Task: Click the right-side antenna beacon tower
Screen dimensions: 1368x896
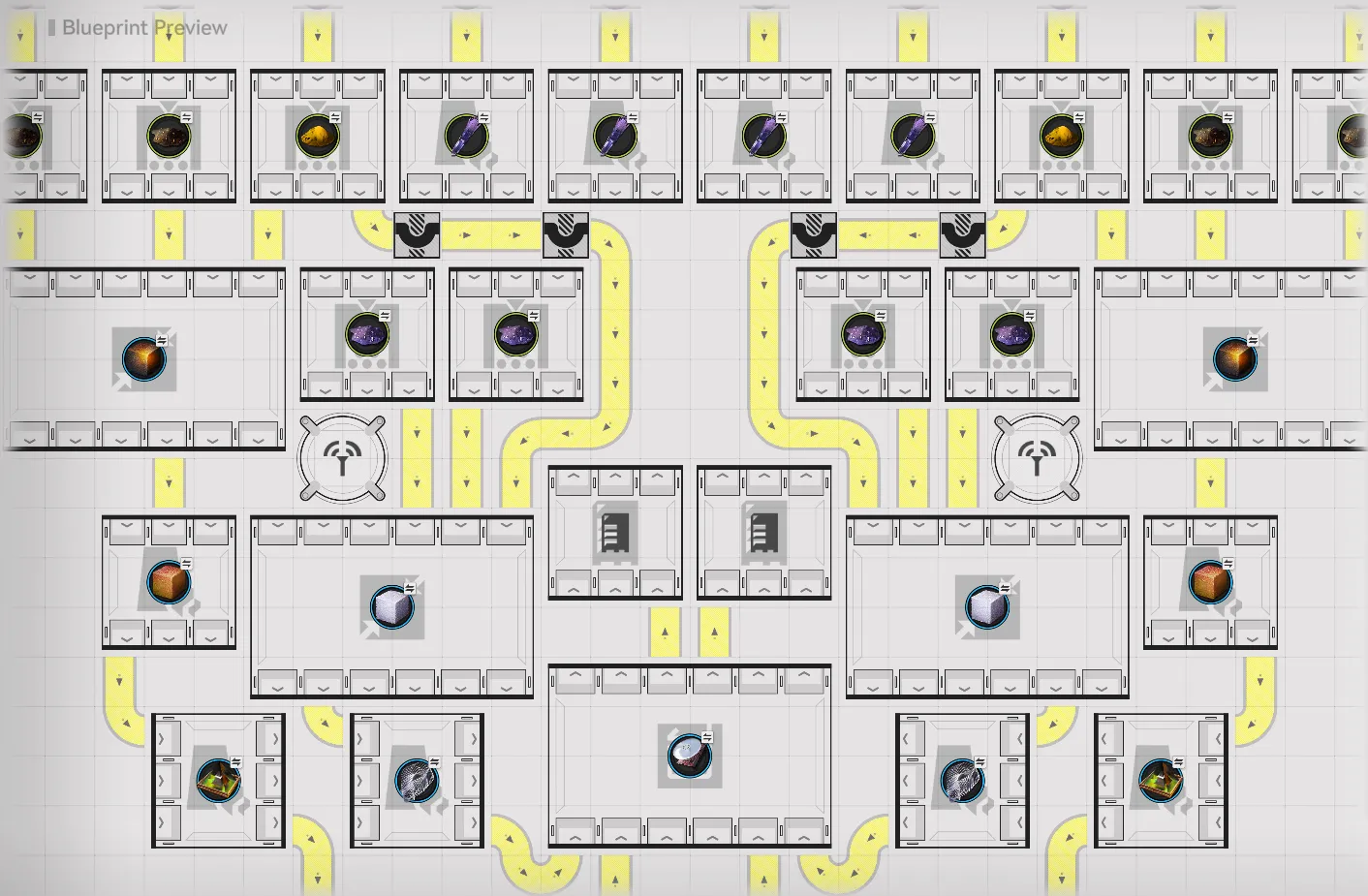Action: 1037,457
